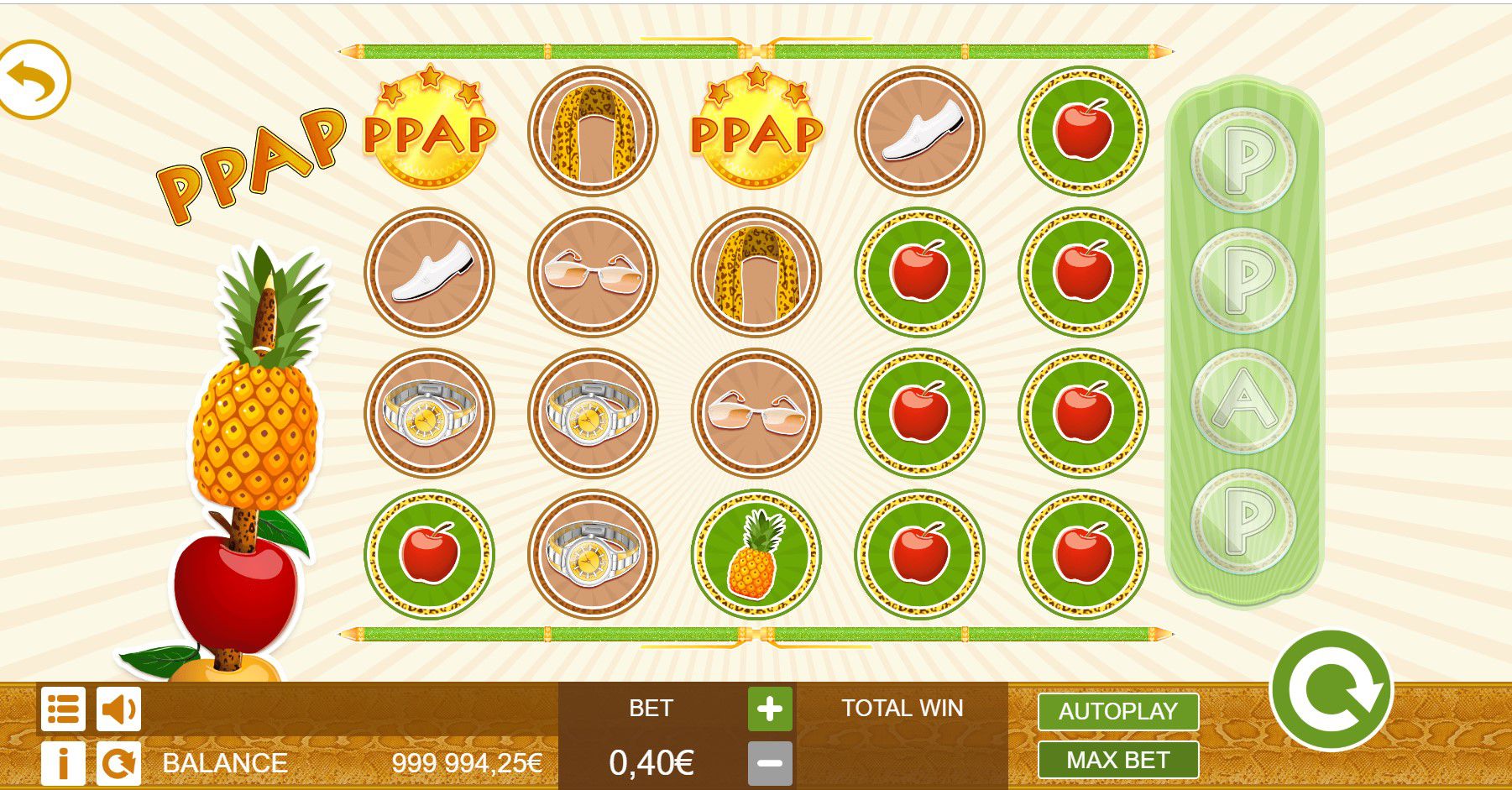Go back using the yellow arrow
1512x790 pixels.
click(34, 81)
